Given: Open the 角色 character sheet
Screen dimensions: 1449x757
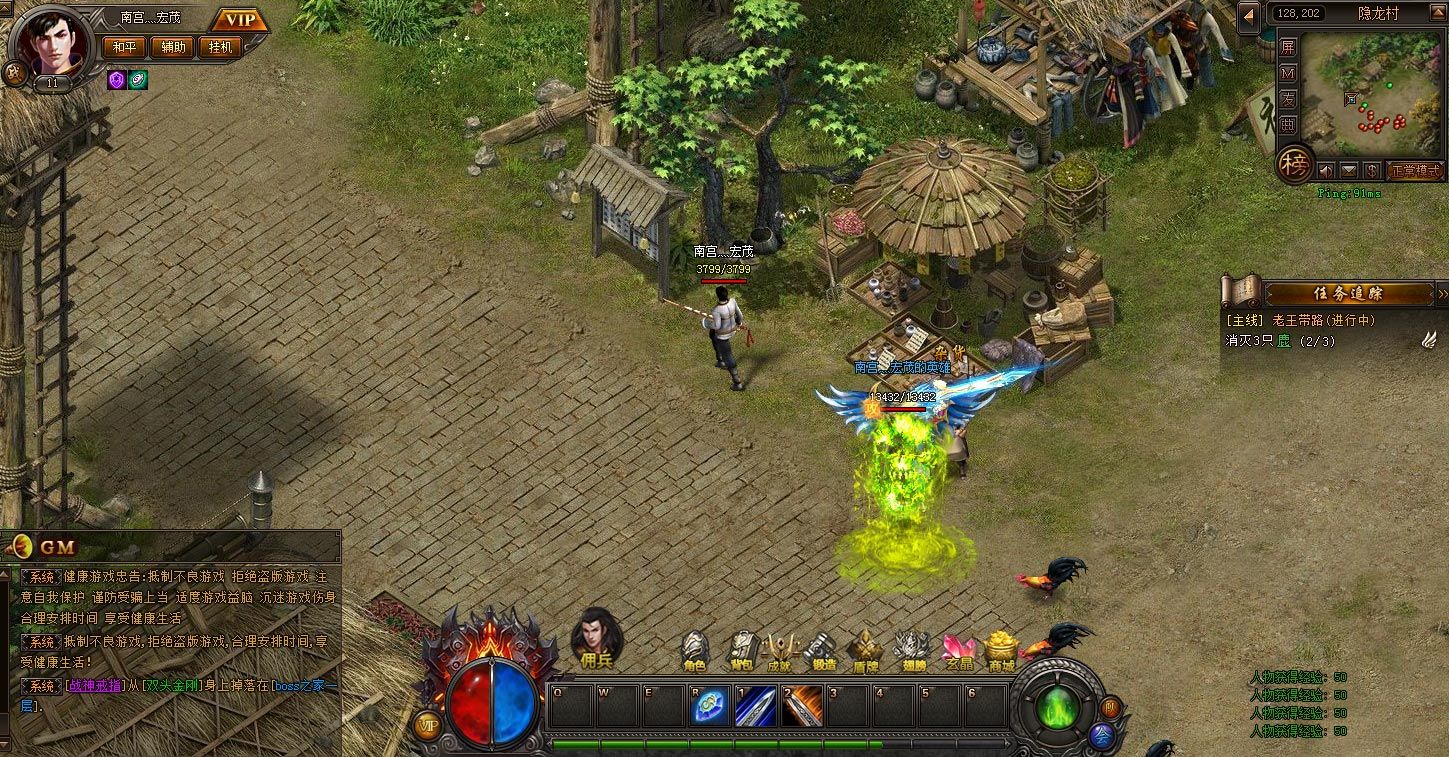Looking at the screenshot, I should click(x=694, y=651).
